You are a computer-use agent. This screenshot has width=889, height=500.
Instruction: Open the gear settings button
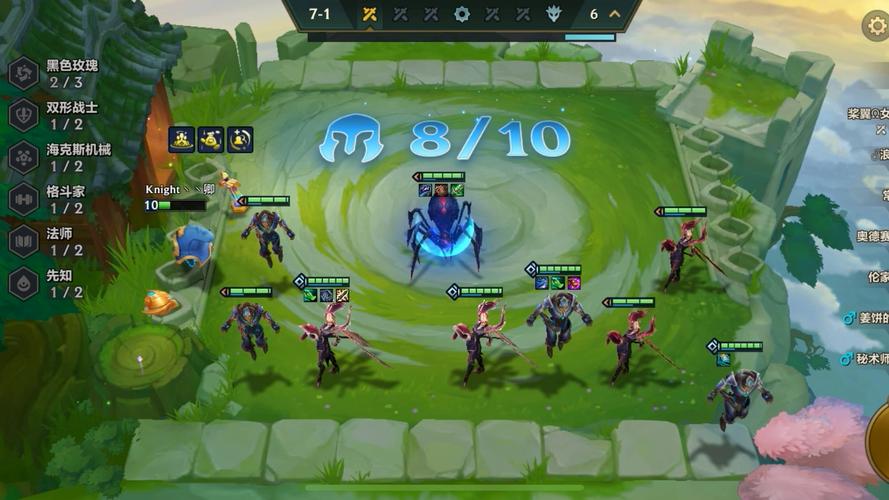pos(876,26)
